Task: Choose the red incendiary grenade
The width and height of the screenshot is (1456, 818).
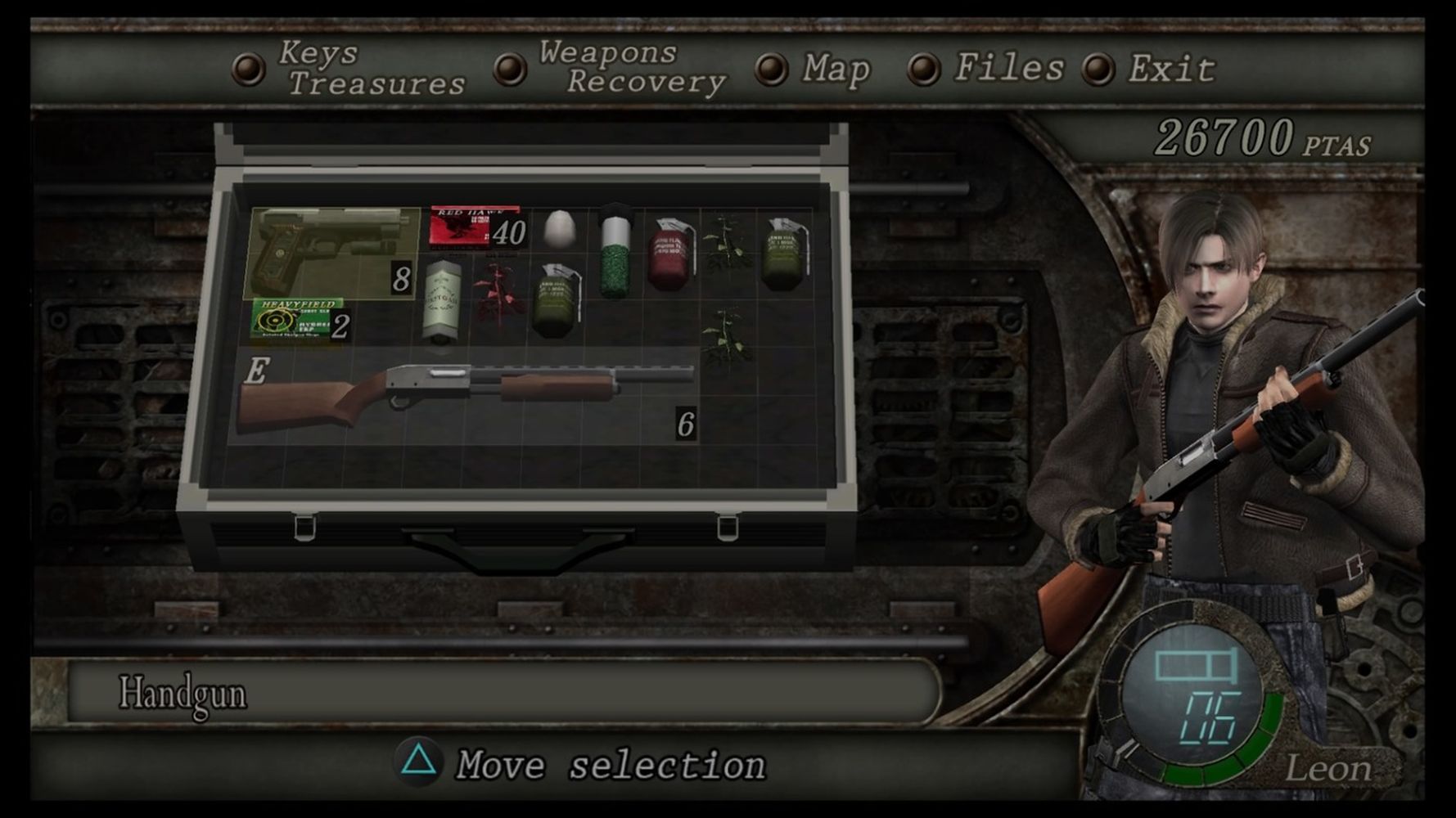Action: tap(672, 254)
